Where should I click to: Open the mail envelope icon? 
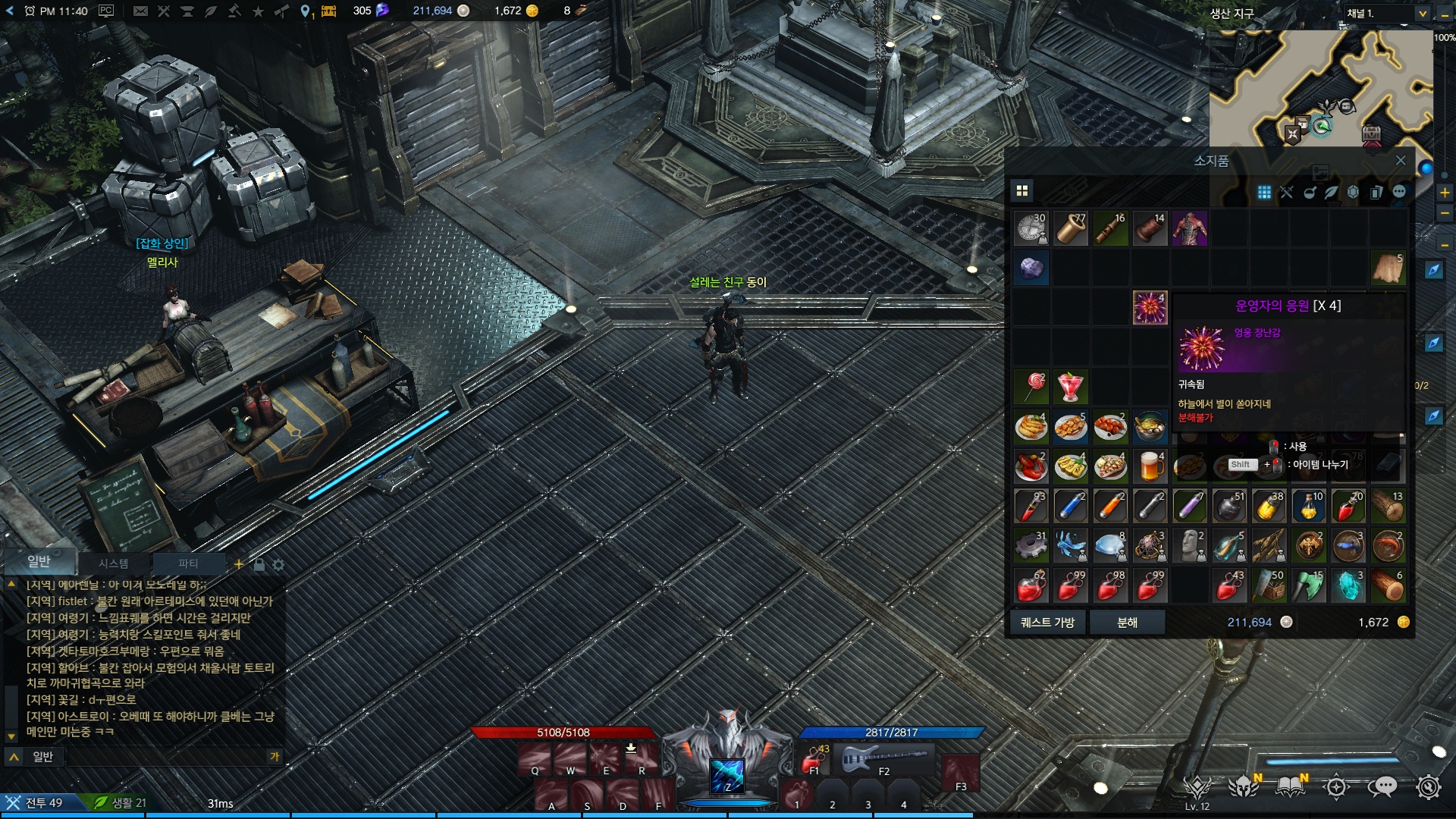(140, 11)
